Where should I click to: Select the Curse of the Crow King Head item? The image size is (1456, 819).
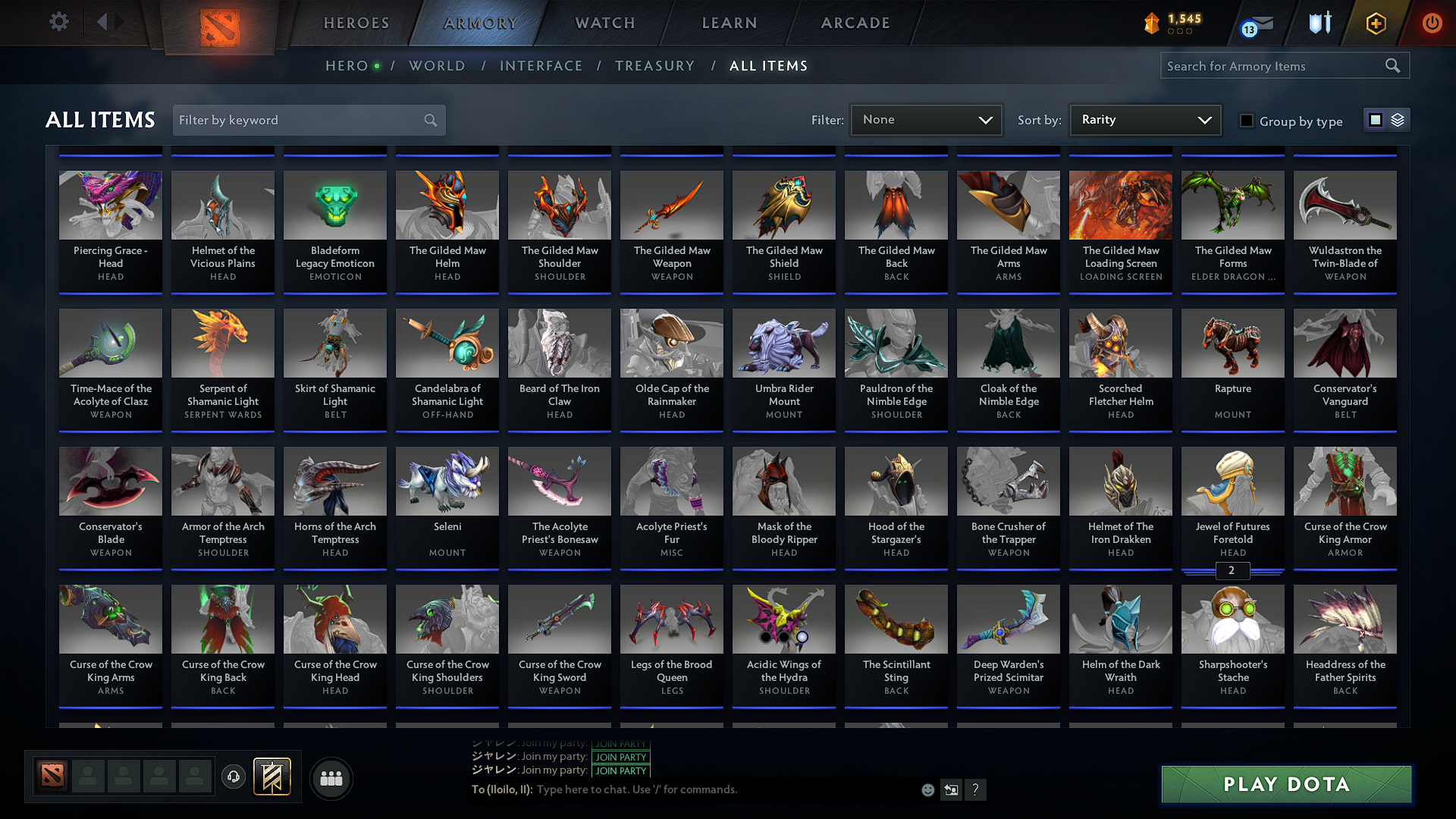[x=334, y=645]
